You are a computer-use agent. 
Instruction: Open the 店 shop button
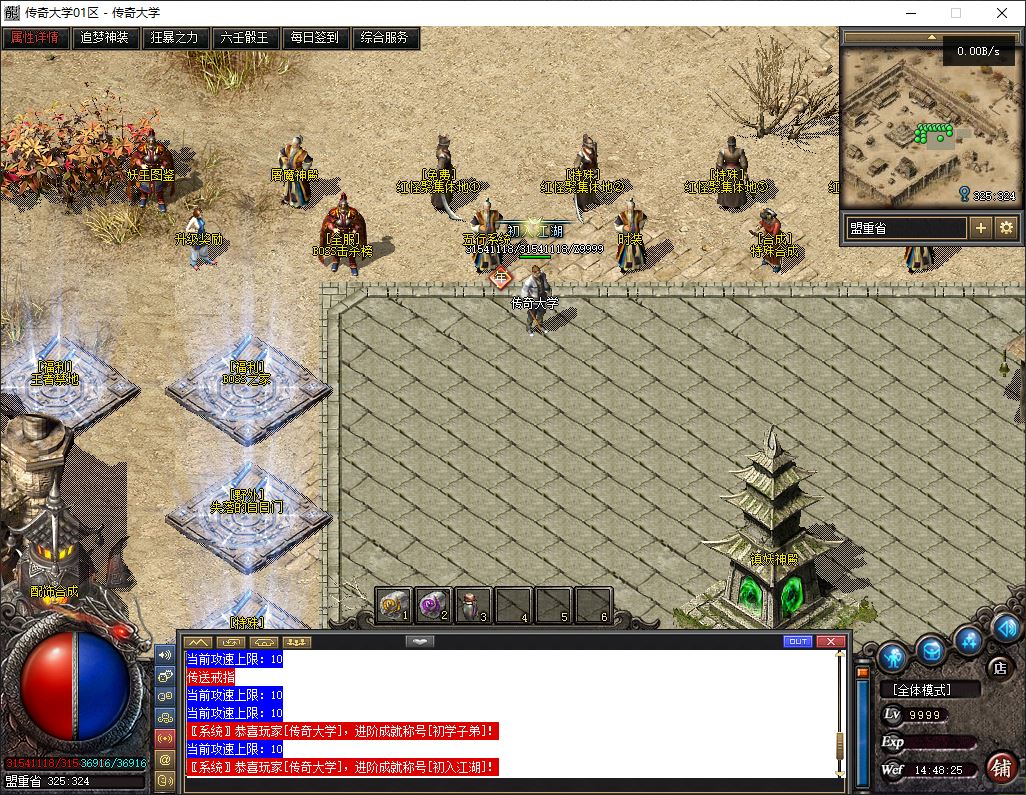[997, 667]
